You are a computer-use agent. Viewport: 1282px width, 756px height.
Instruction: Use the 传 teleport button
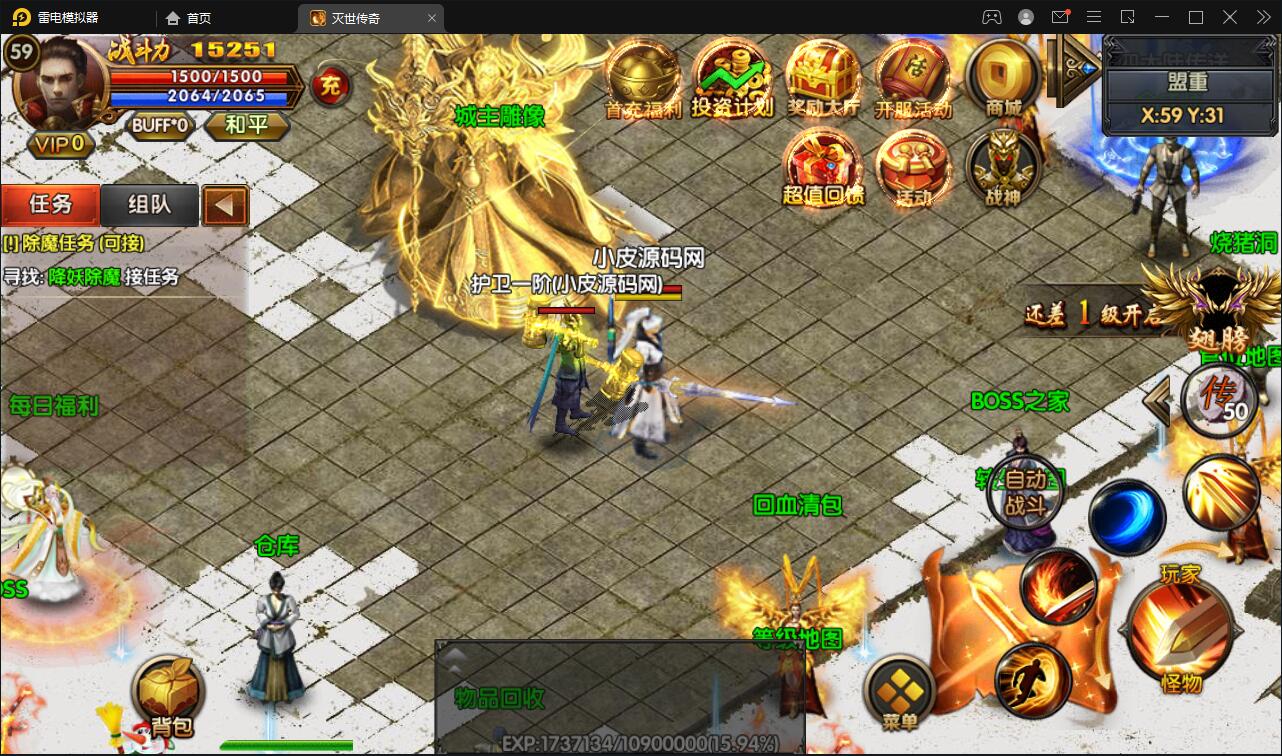pyautogui.click(x=1219, y=398)
